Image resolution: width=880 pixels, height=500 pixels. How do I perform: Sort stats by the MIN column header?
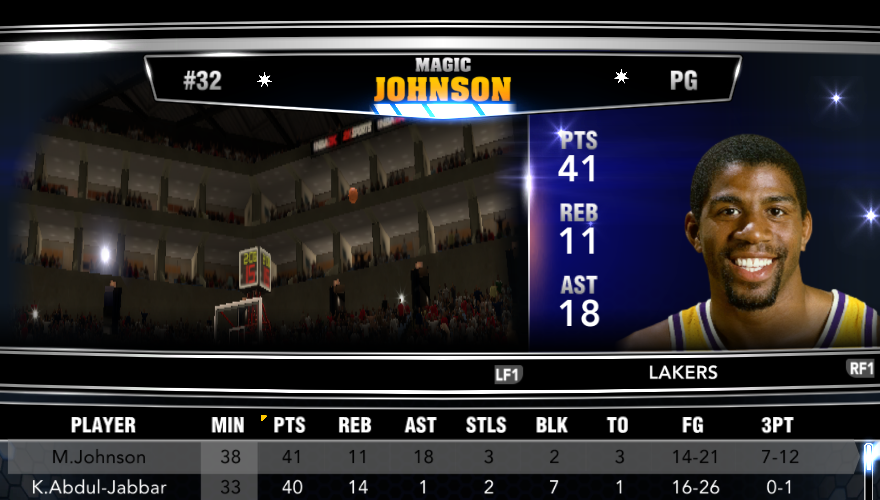[228, 425]
